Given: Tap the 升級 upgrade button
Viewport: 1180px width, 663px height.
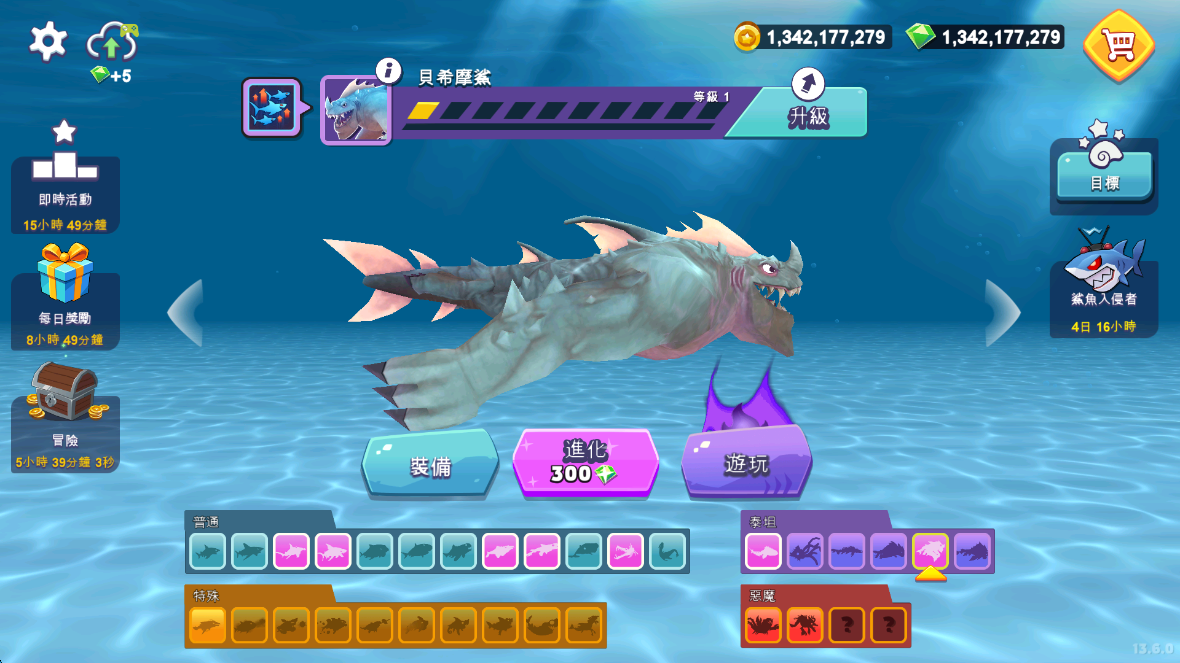Looking at the screenshot, I should 807,112.
